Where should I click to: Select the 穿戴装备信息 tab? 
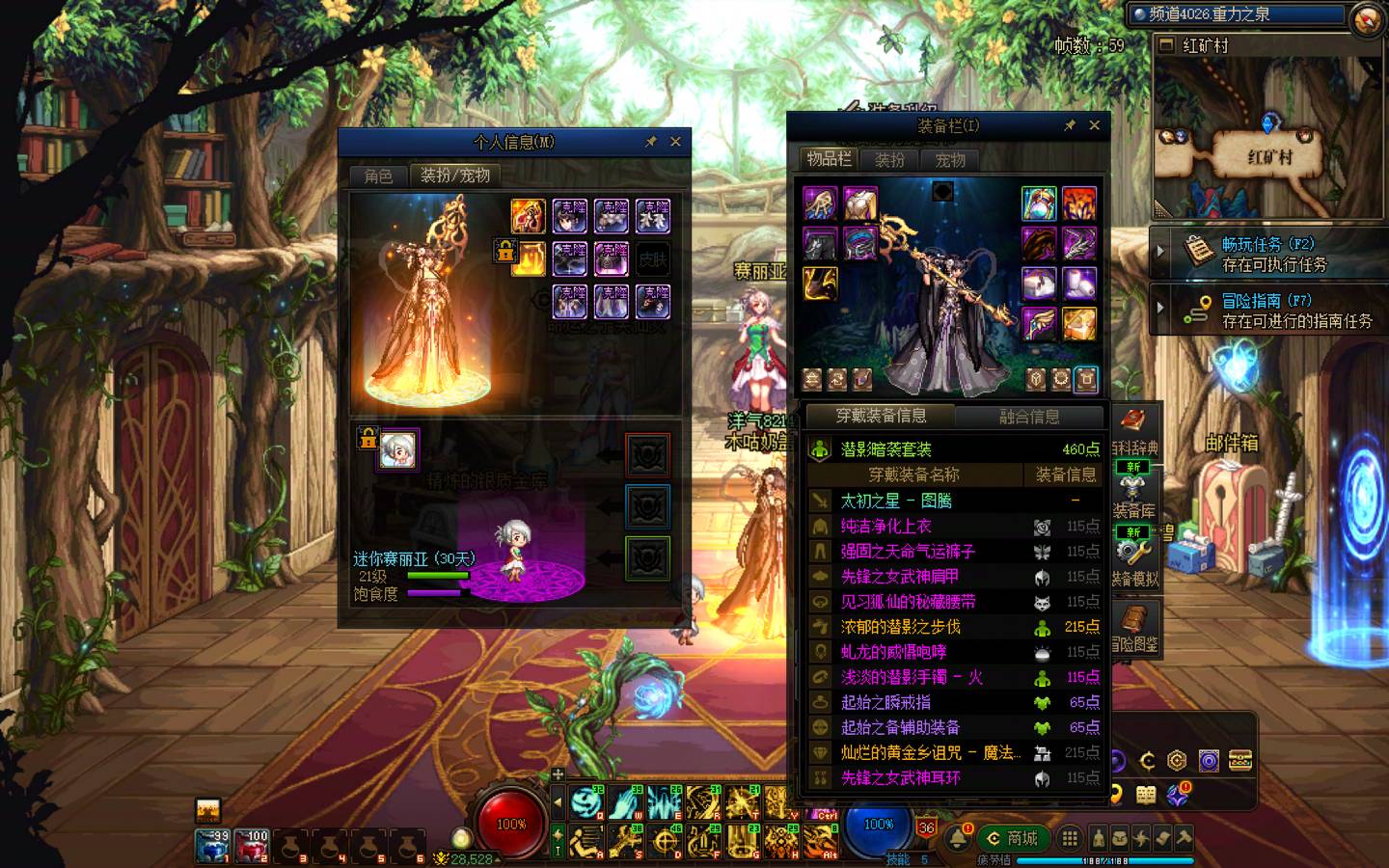tap(881, 416)
